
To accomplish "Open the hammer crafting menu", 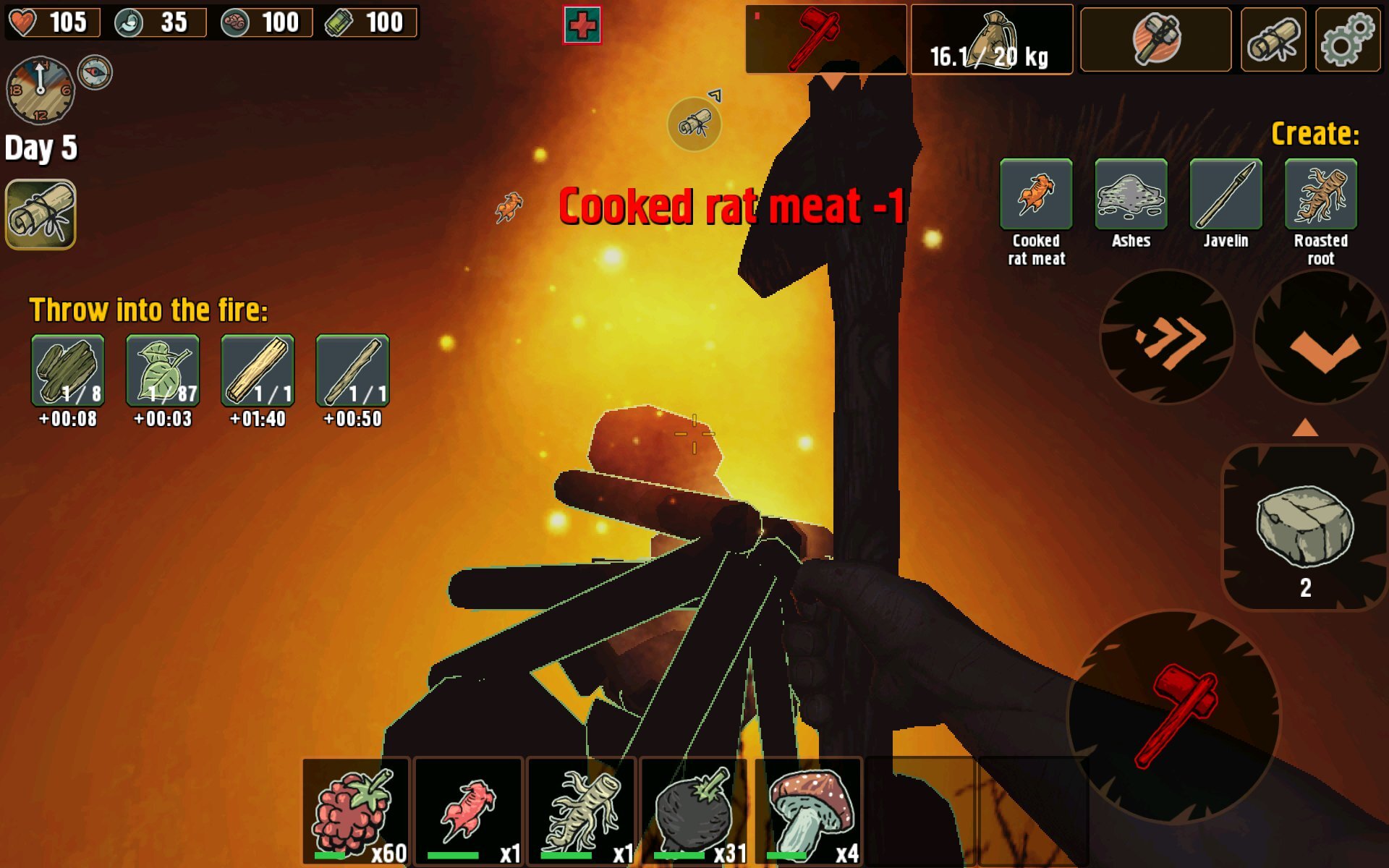I will coord(1155,41).
